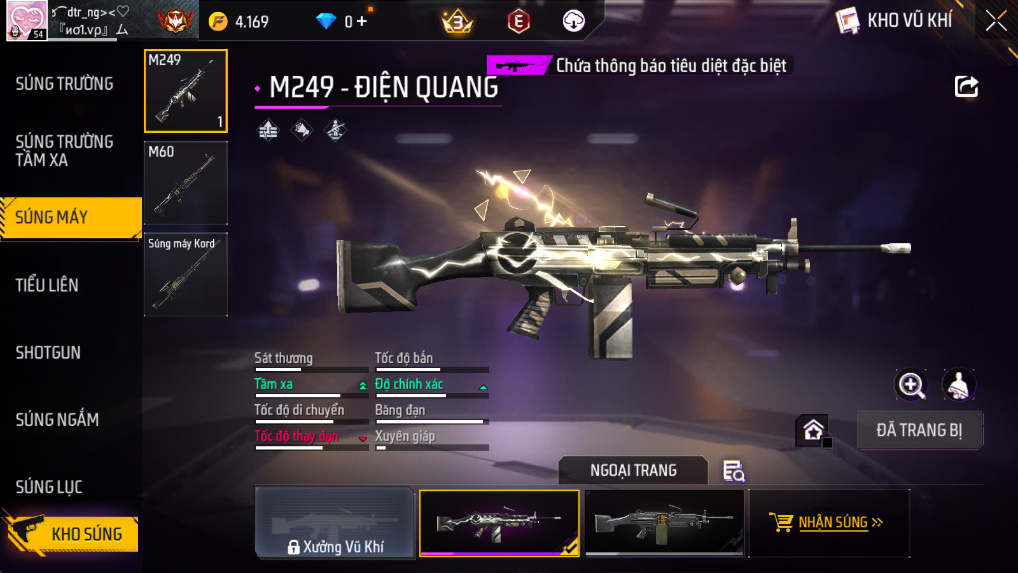Select the M249 weapon thumbnail
The height and width of the screenshot is (573, 1018).
click(186, 91)
